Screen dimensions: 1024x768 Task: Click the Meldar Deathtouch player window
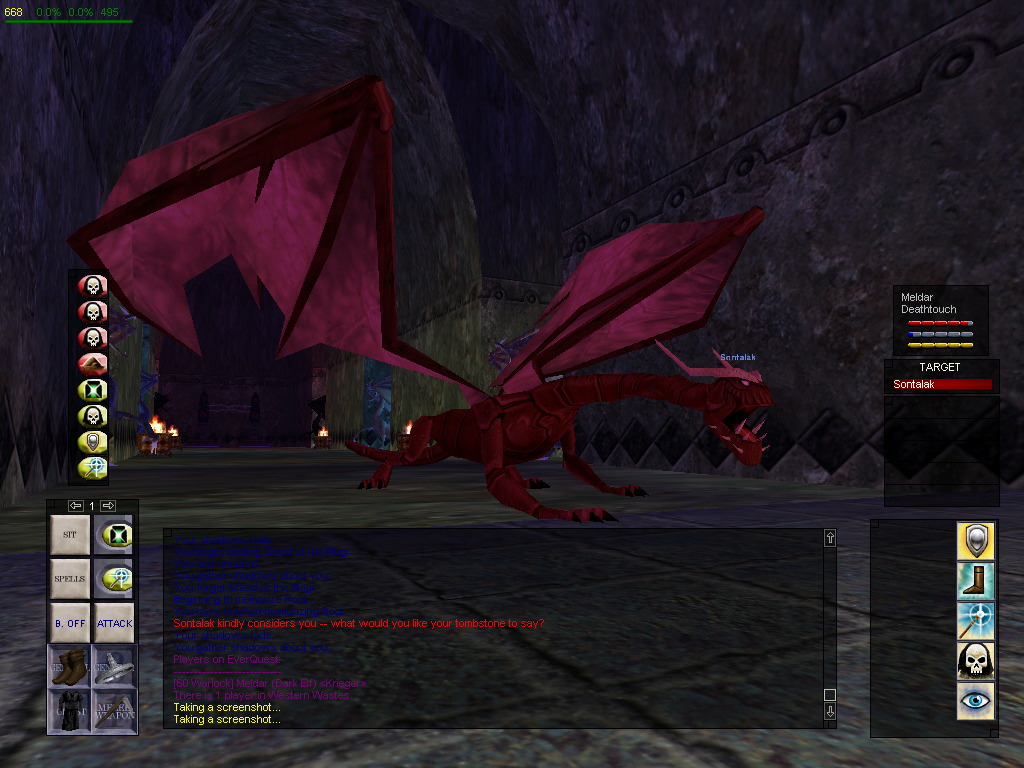940,320
